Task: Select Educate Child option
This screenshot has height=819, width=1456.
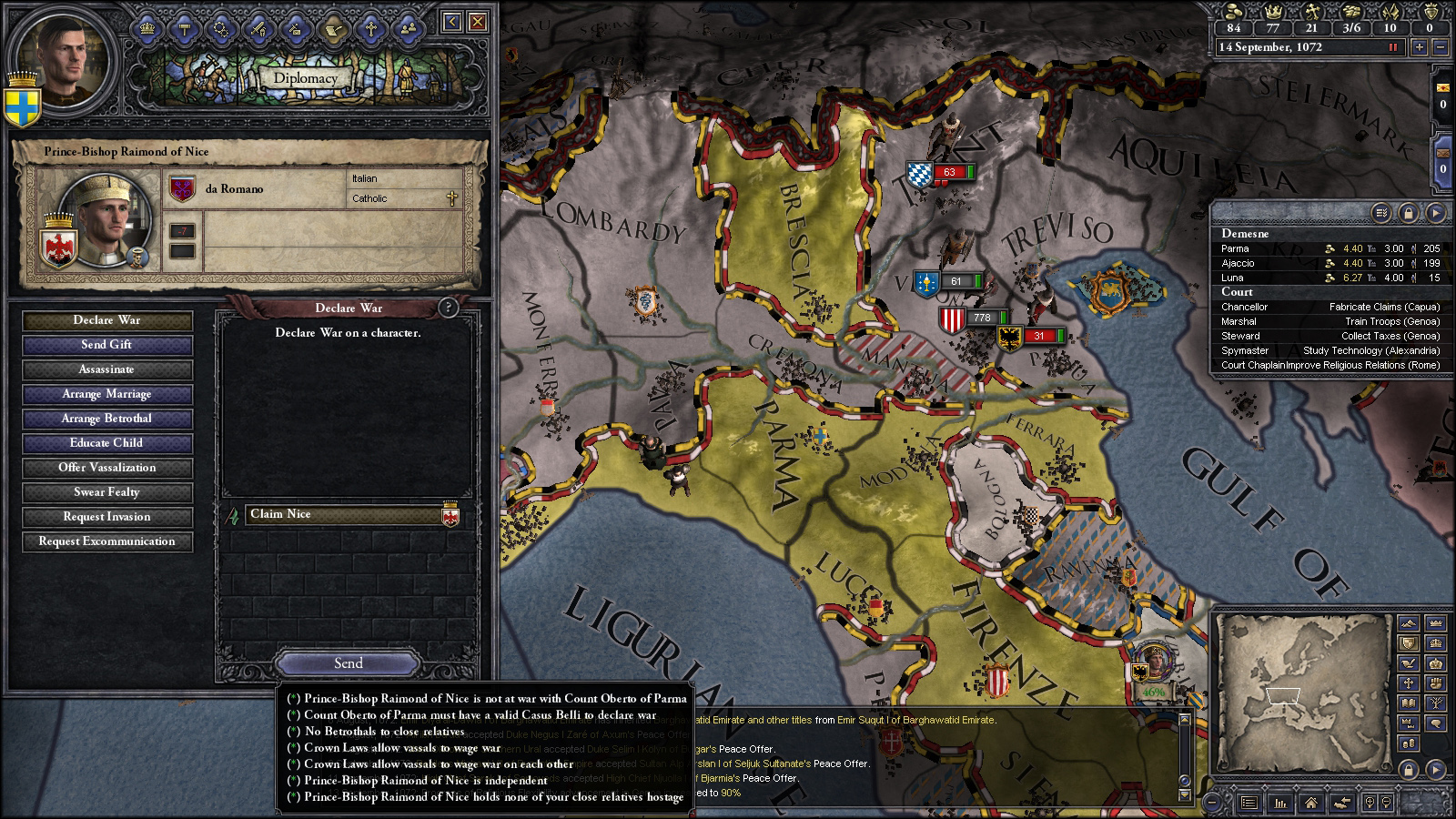Action: pyautogui.click(x=107, y=443)
